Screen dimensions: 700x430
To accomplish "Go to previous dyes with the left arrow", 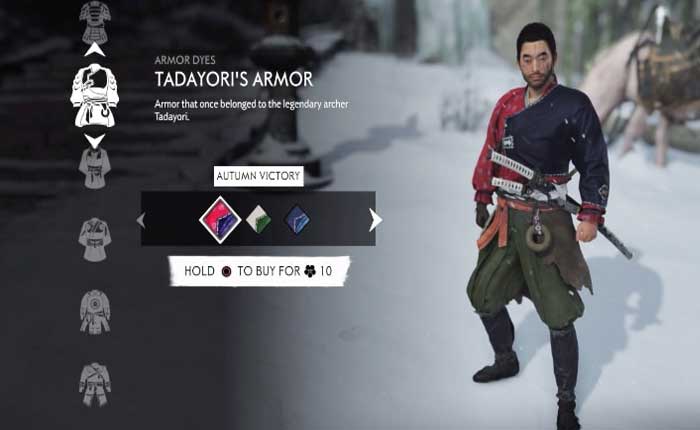I will (141, 219).
